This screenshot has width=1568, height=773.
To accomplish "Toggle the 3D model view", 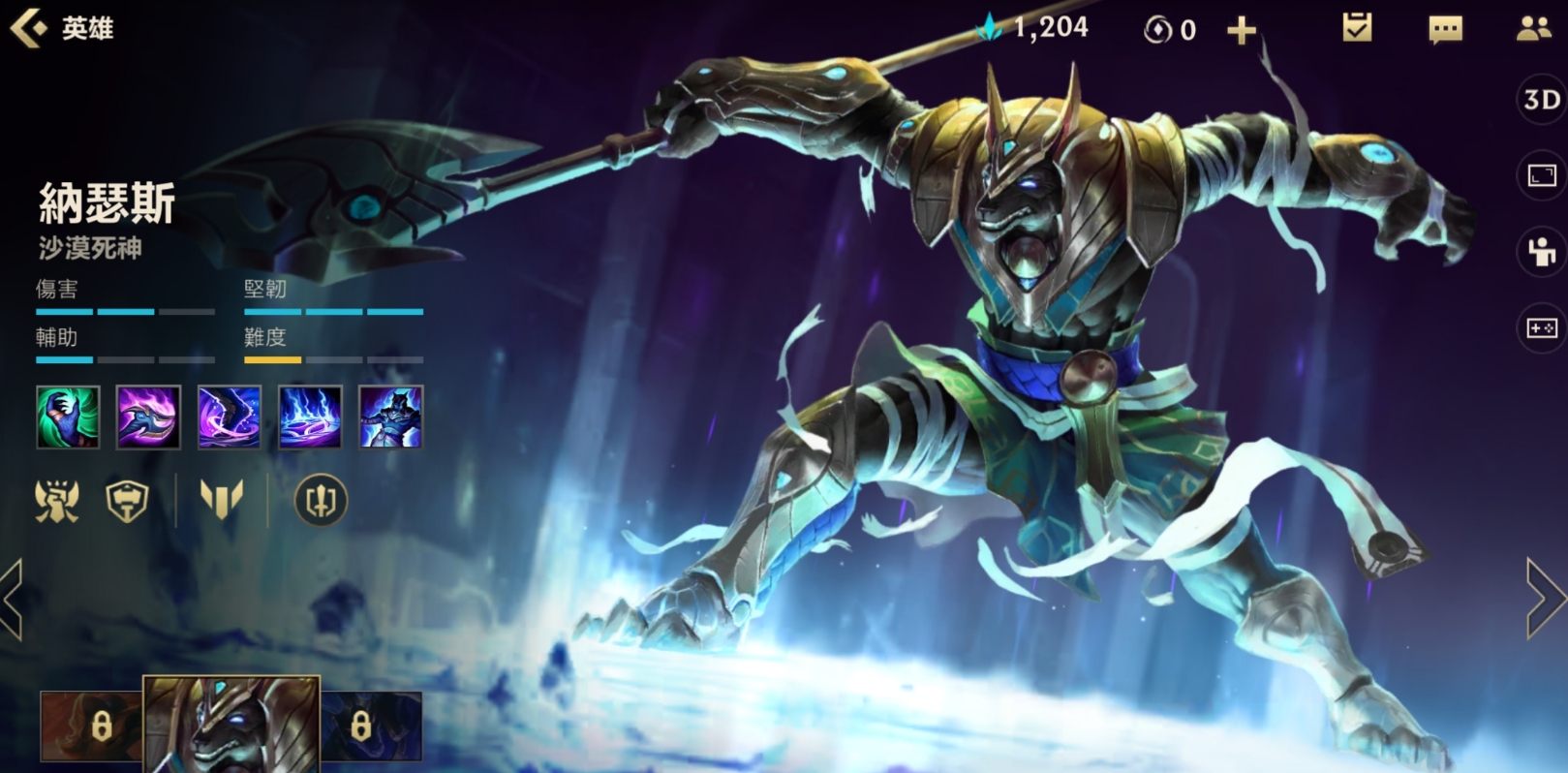I will click(x=1541, y=100).
